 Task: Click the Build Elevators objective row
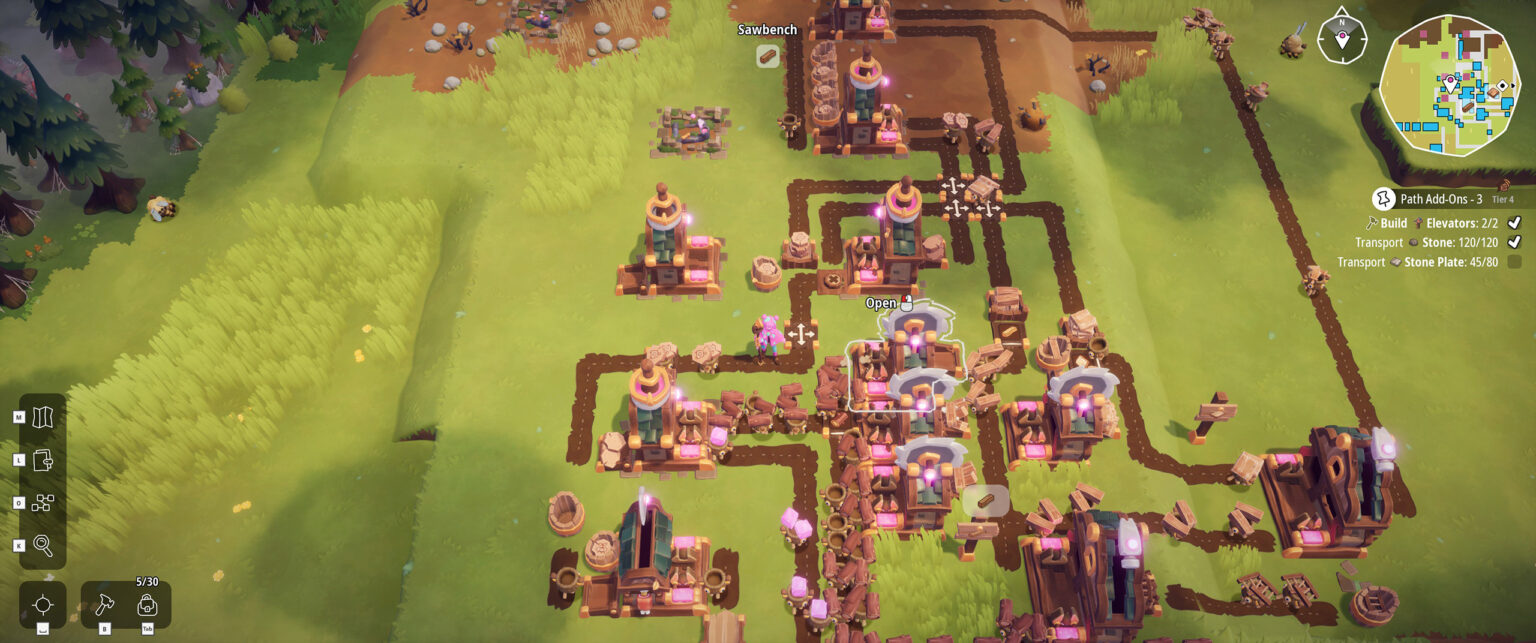(x=1440, y=223)
